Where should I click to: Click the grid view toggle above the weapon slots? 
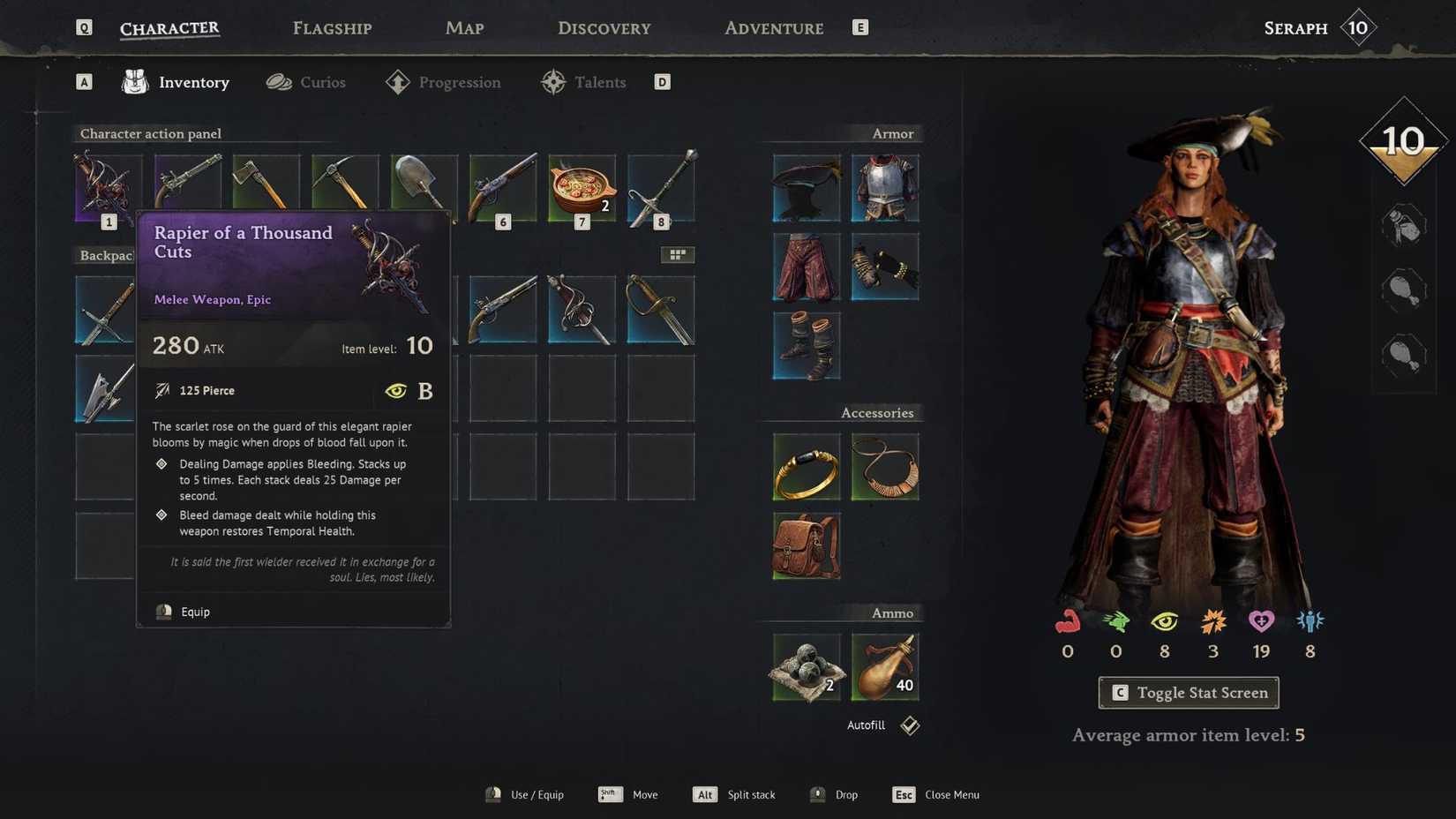[678, 254]
